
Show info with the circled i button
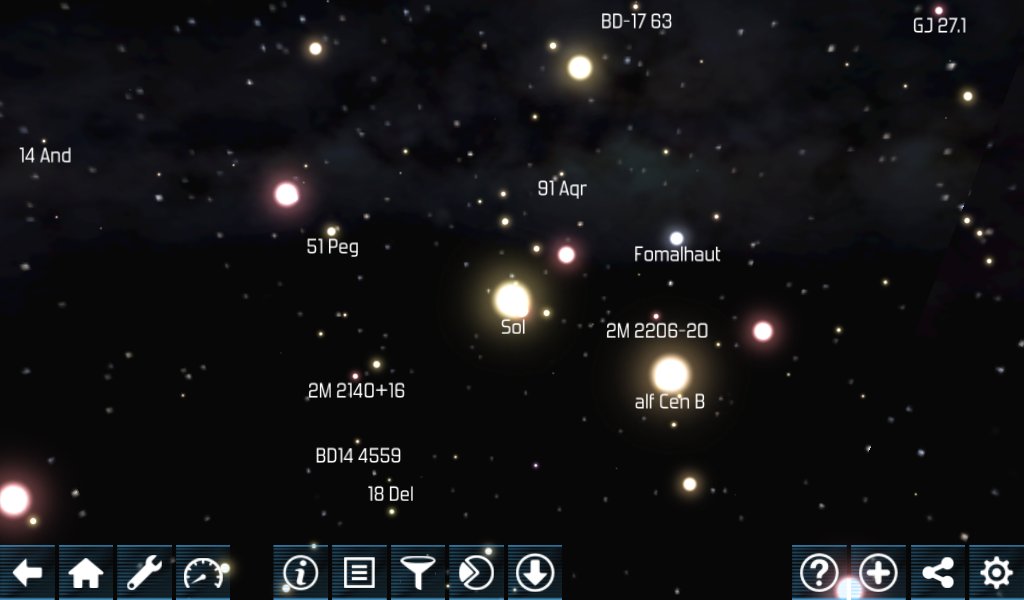(x=300, y=573)
